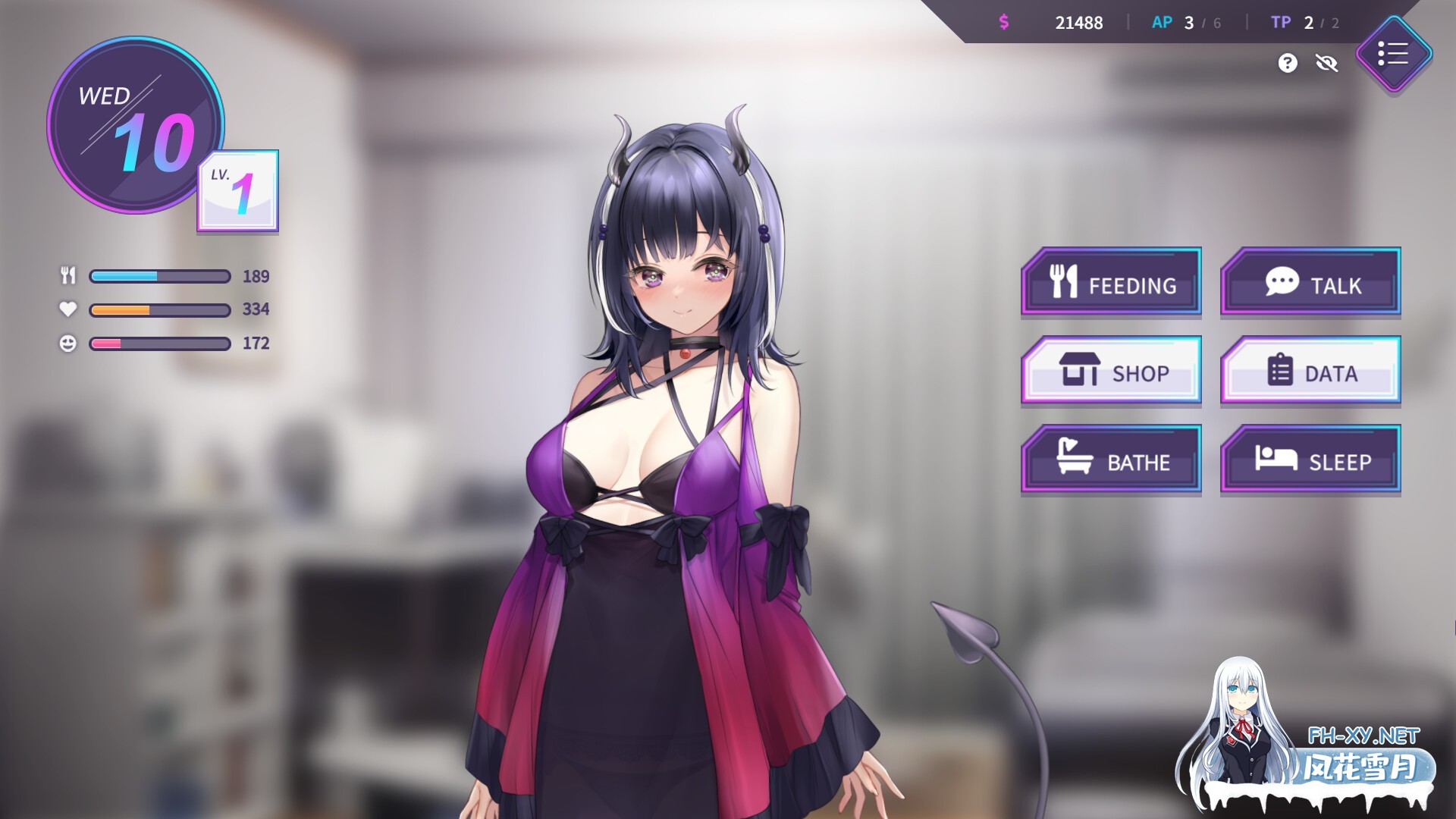Select the SLEEP action
The width and height of the screenshot is (1456, 819).
1310,459
